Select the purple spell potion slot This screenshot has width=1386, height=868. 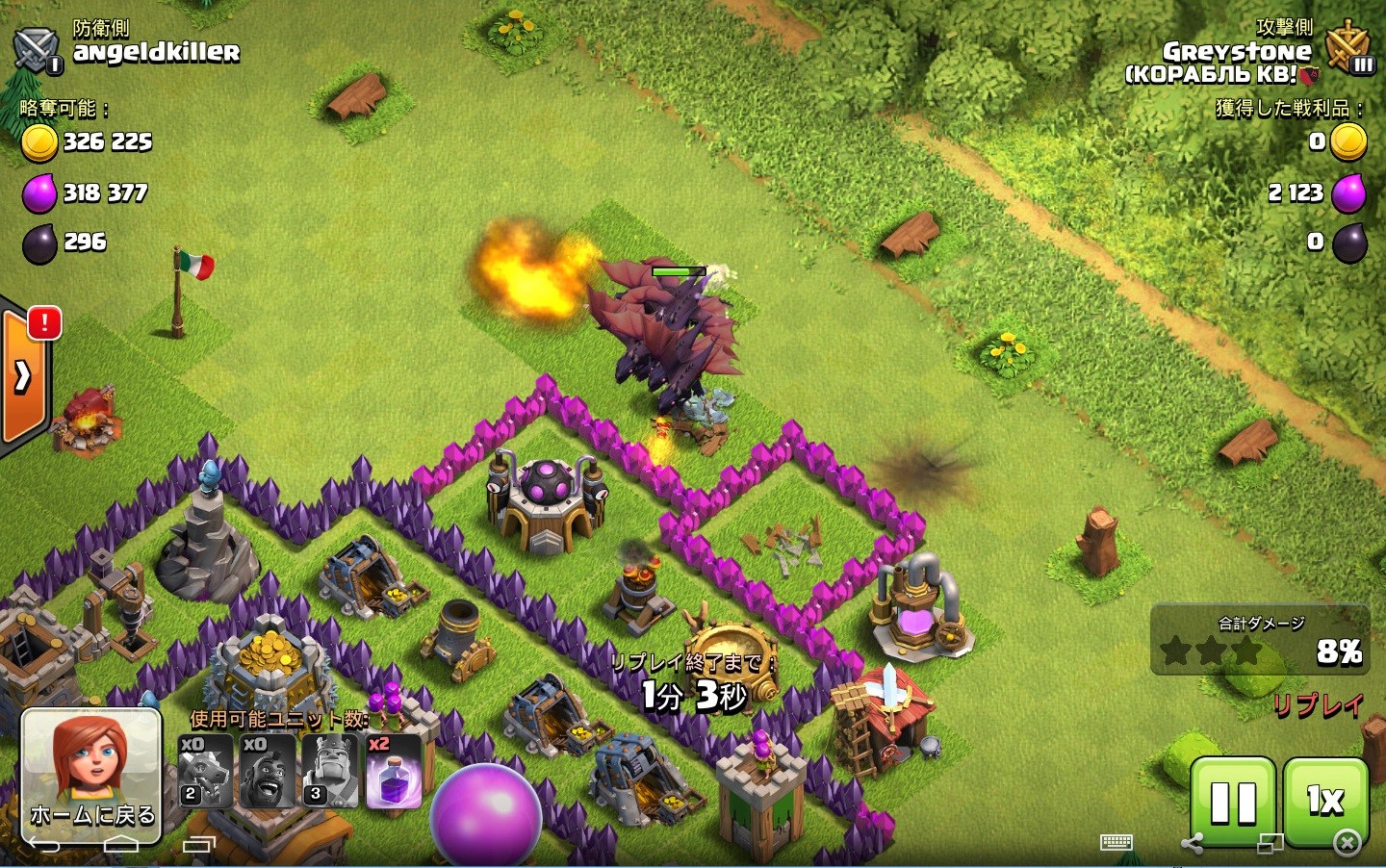[393, 771]
